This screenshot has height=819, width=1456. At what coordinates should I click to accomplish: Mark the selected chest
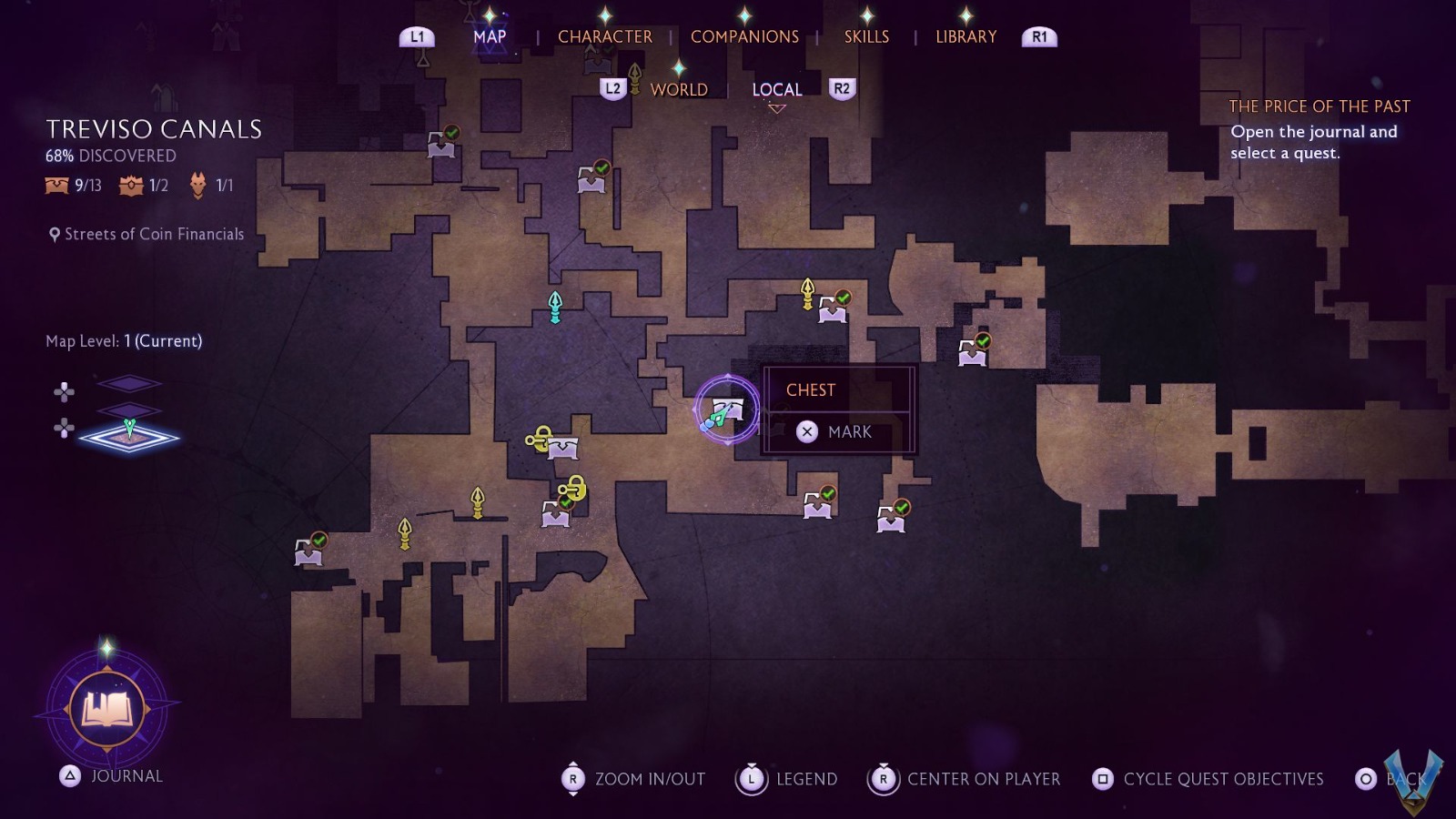point(839,431)
